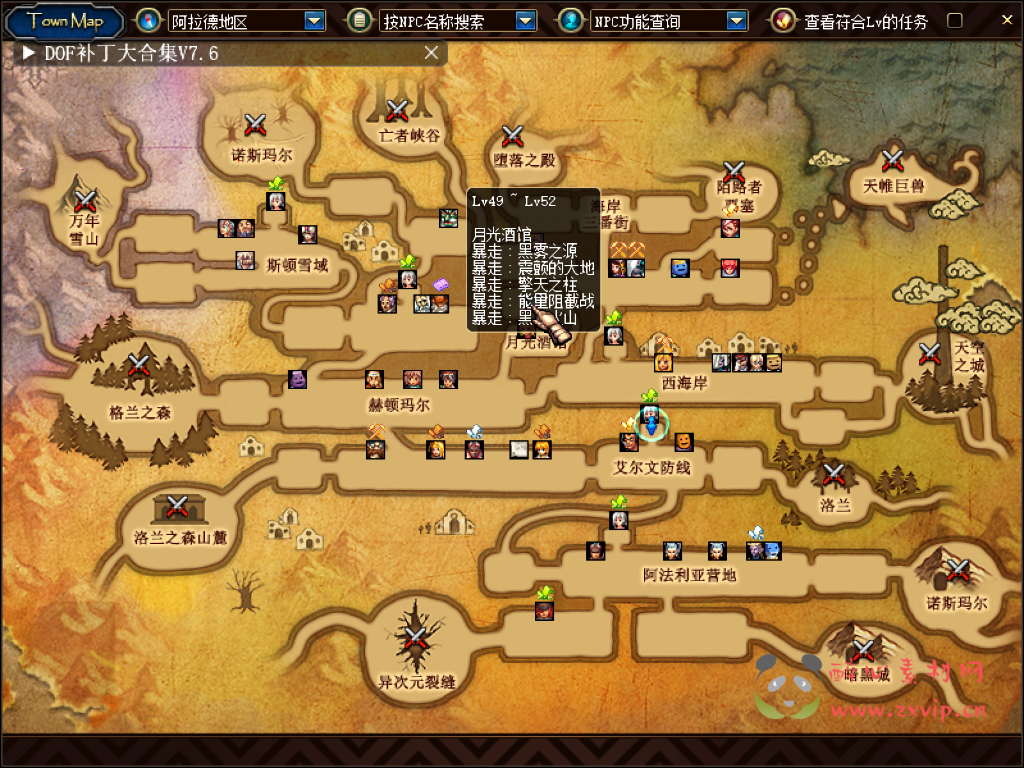Select the pumpkin-head NPC icon
This screenshot has width=1024, height=768.
[683, 441]
